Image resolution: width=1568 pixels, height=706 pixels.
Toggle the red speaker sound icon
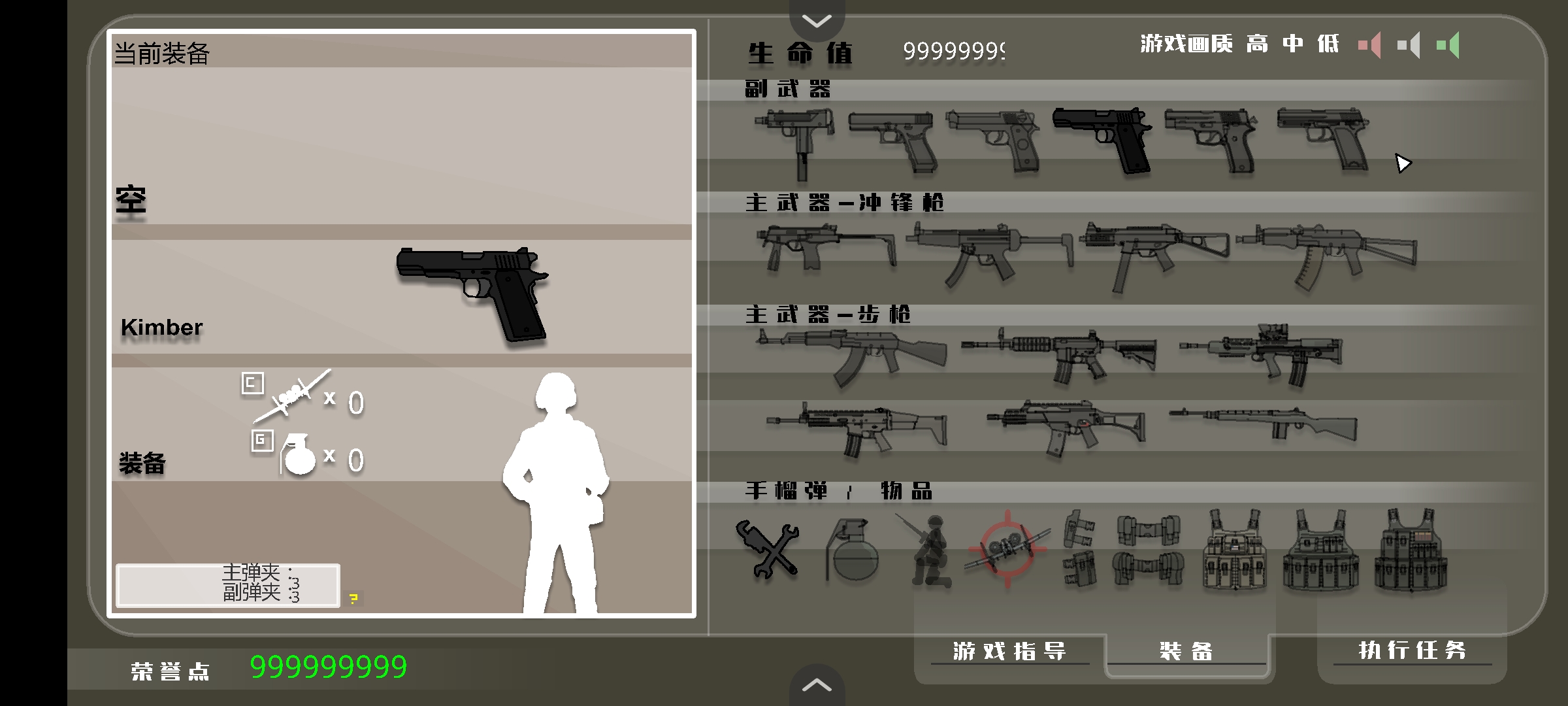click(x=1370, y=45)
